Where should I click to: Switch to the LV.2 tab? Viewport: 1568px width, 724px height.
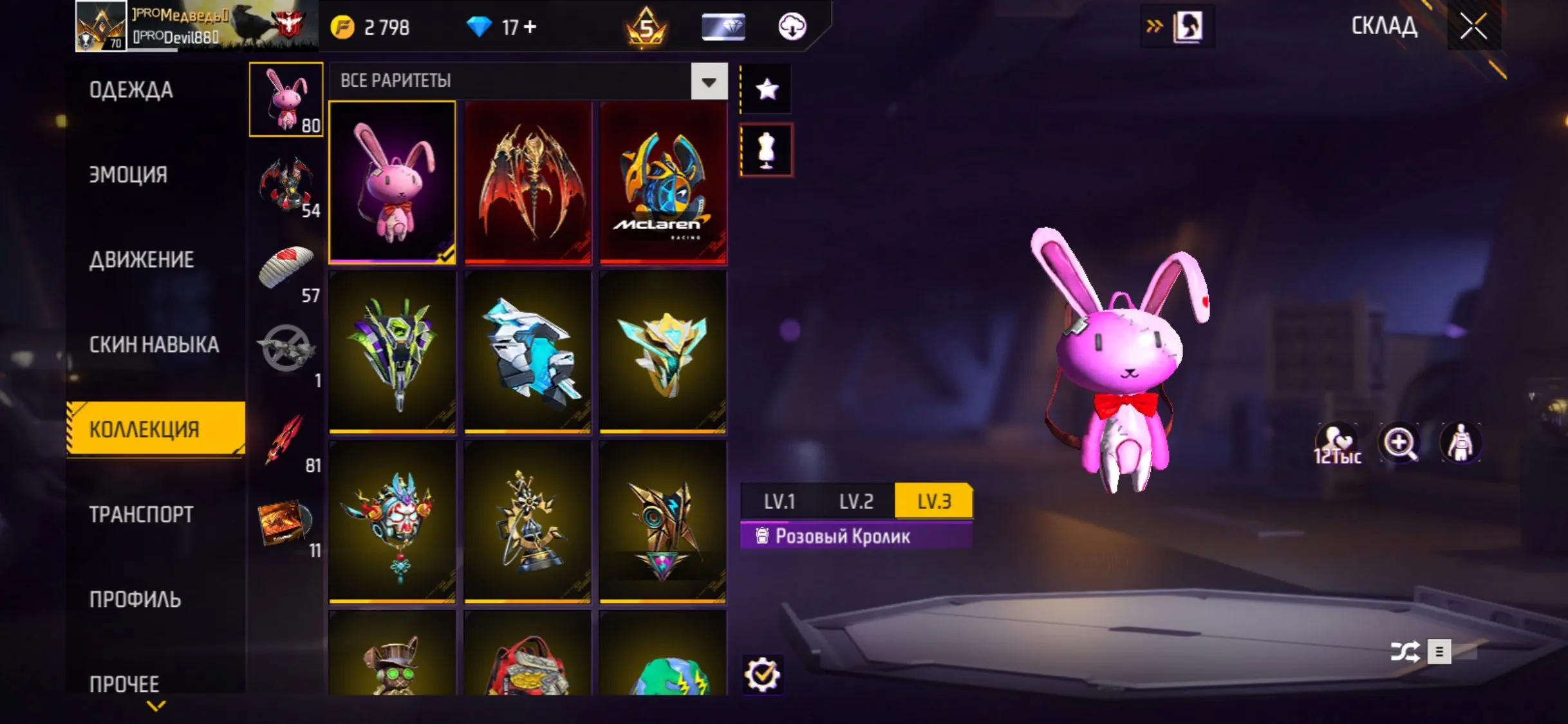[857, 501]
